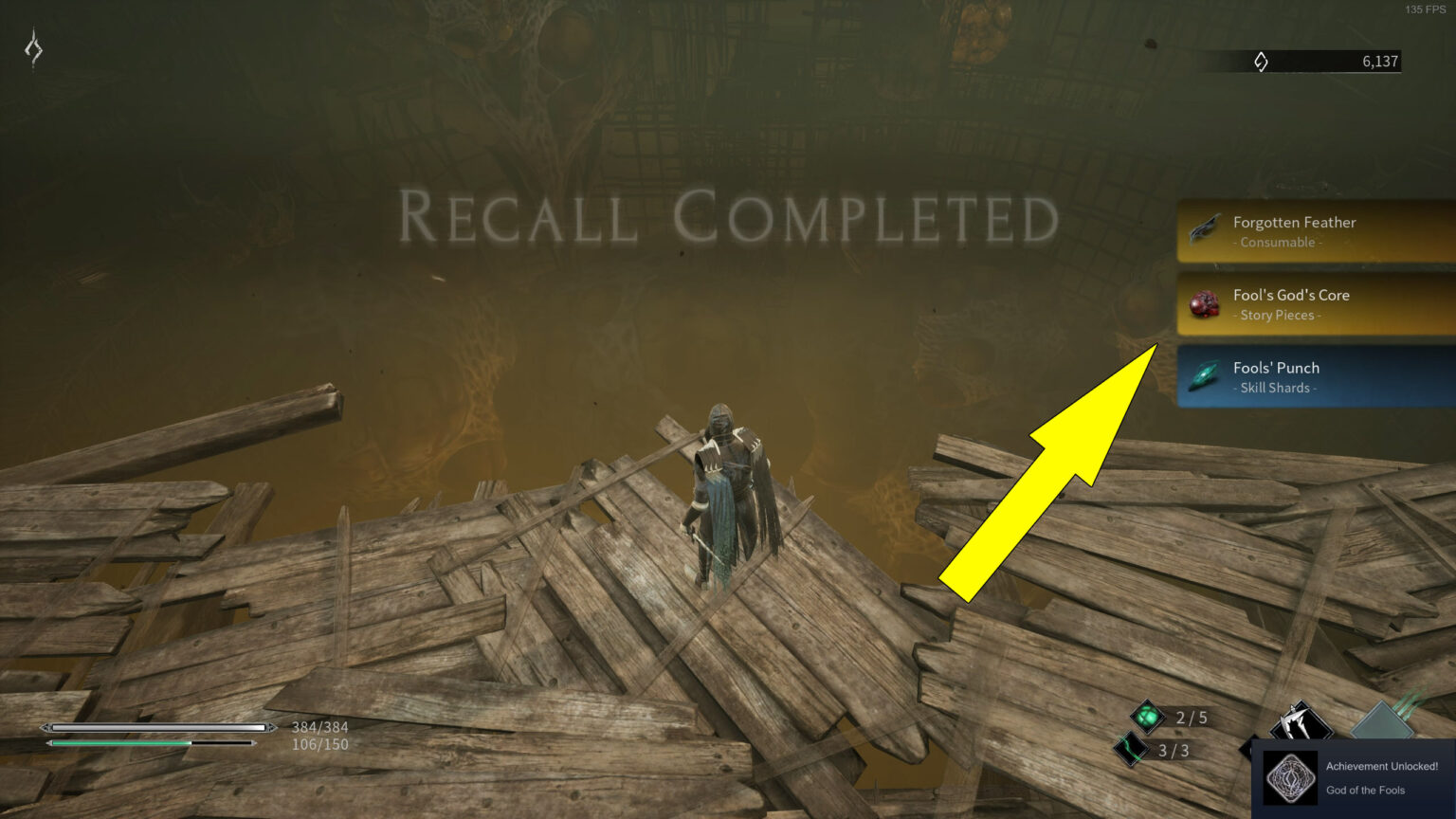Click the Skill Shards label

tap(1273, 388)
